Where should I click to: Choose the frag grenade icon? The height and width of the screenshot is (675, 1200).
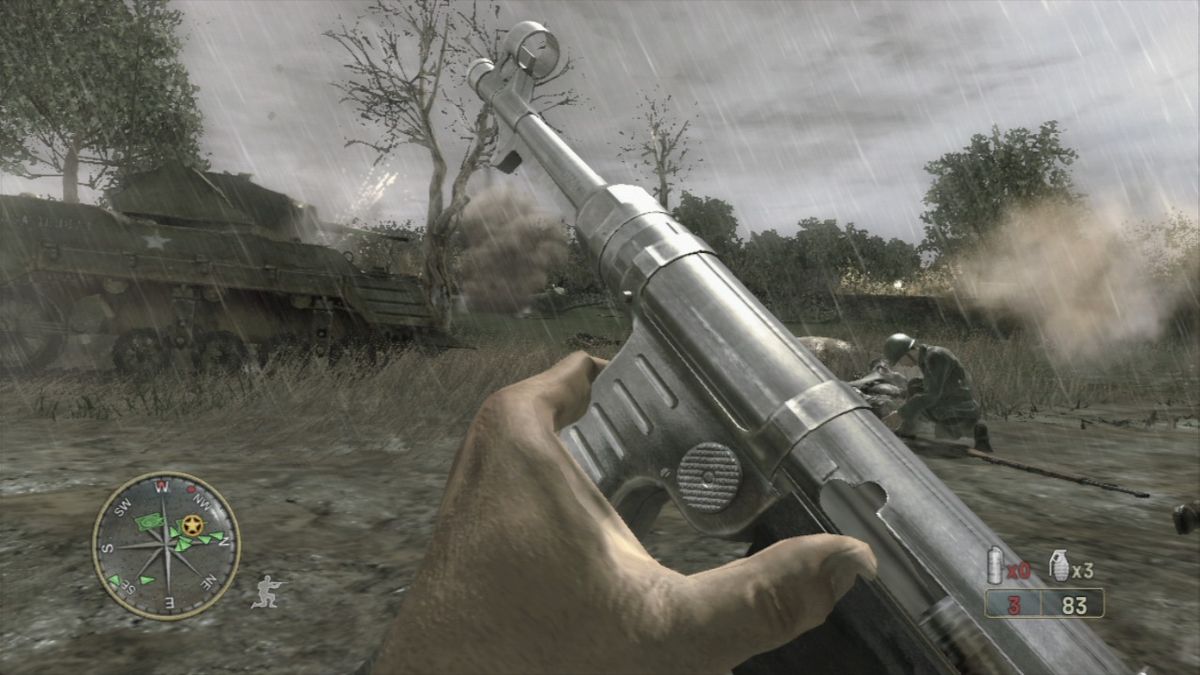tap(1058, 565)
